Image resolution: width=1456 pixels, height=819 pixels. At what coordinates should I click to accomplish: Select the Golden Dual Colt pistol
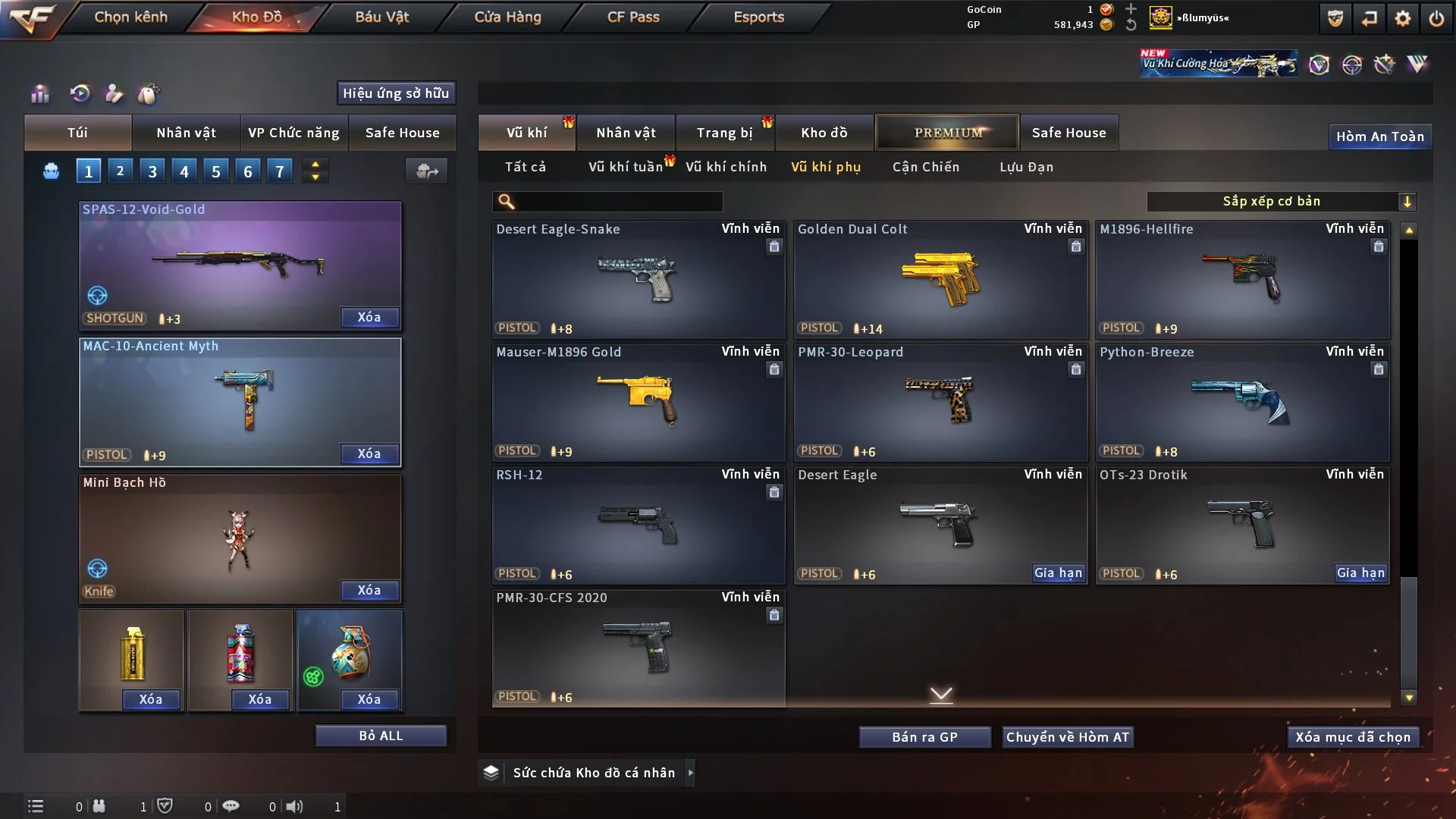(940, 279)
